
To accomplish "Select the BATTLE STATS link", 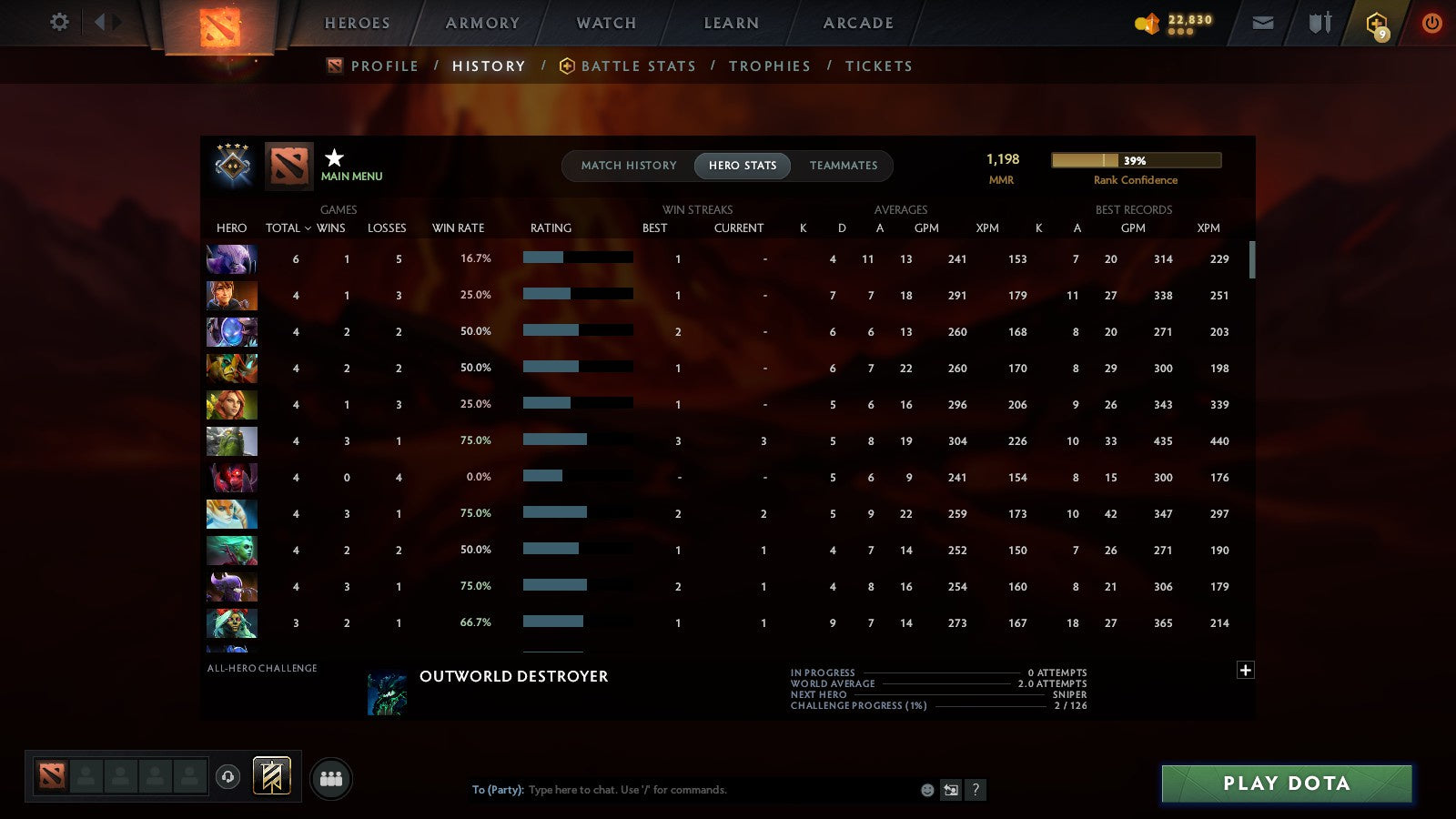I will click(639, 66).
